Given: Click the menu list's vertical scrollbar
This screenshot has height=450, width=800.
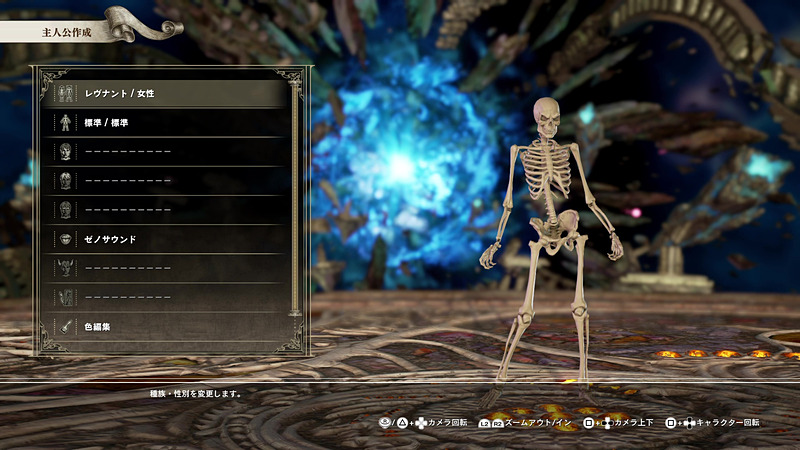Looking at the screenshot, I should click(294, 200).
